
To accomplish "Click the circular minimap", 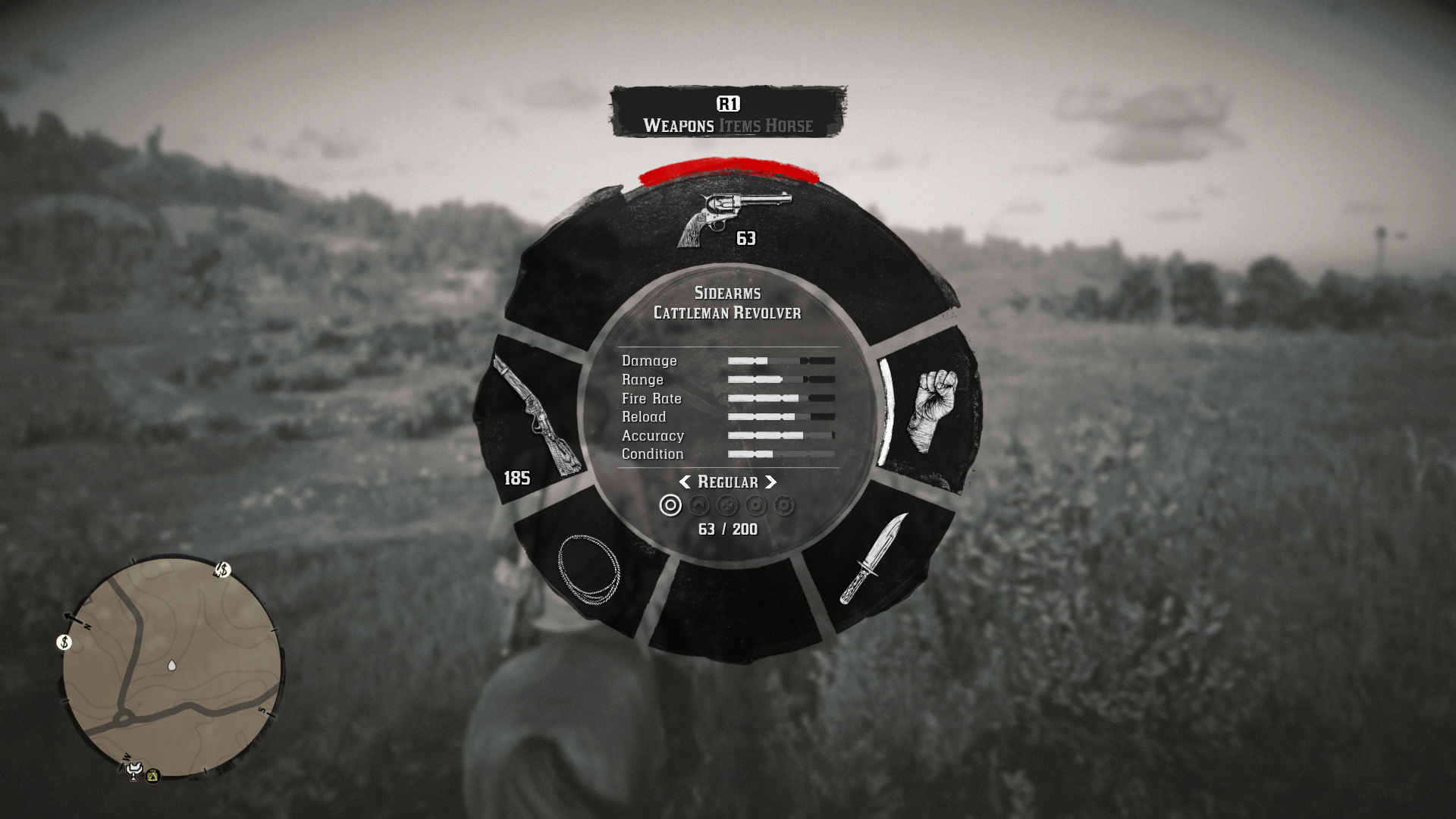I will pyautogui.click(x=172, y=667).
